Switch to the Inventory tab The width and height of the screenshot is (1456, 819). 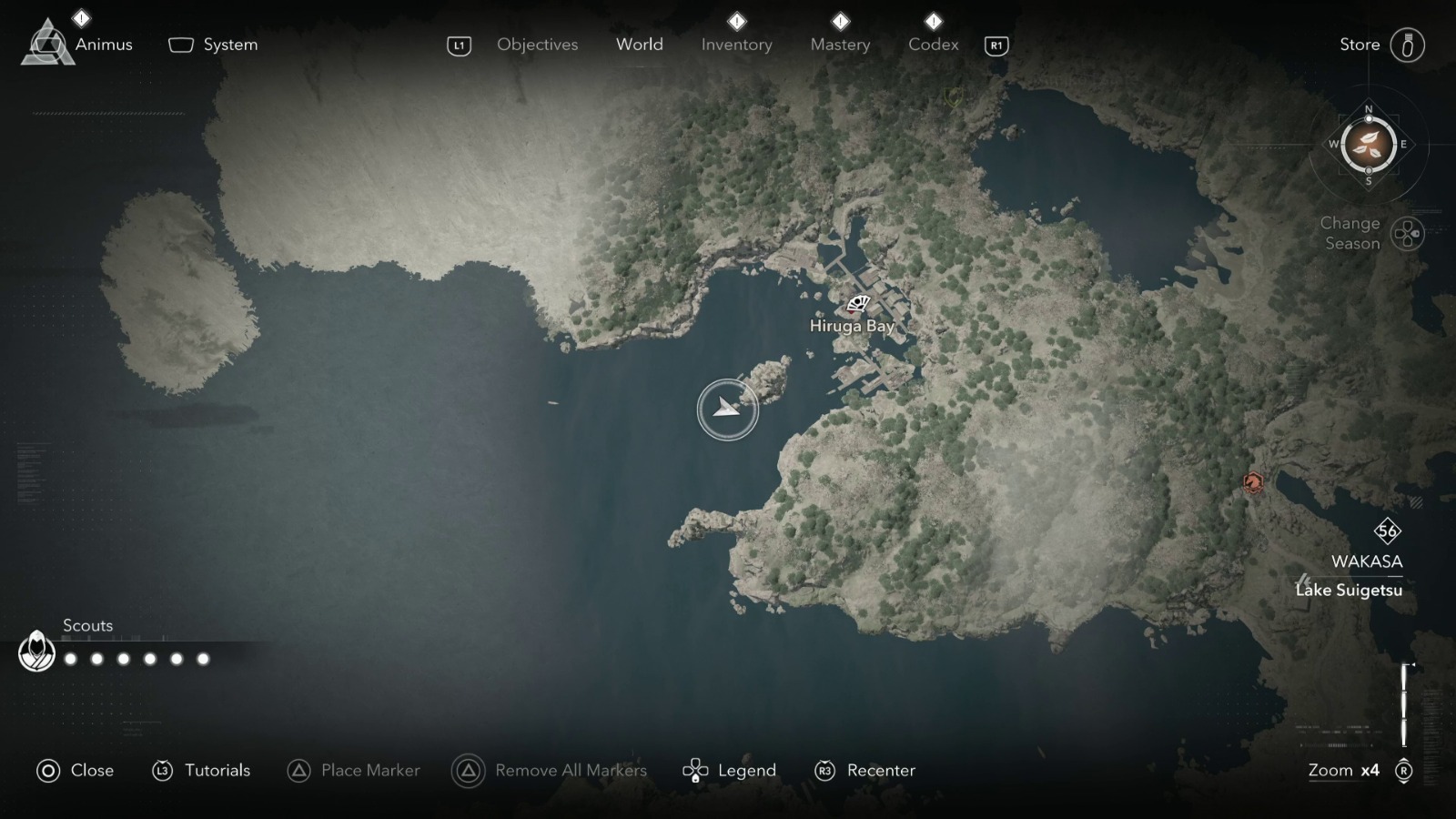(x=737, y=44)
